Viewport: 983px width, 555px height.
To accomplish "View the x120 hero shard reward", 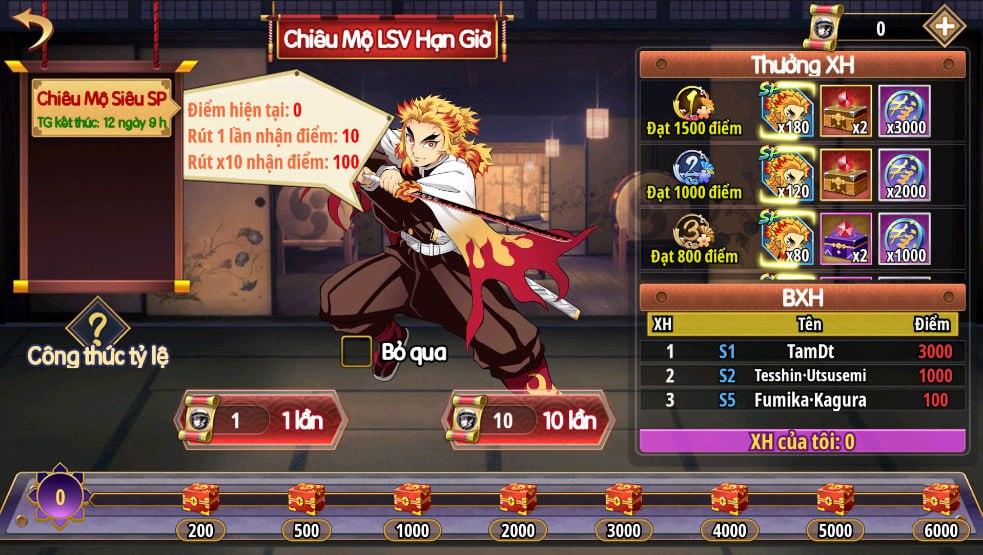I will 786,174.
